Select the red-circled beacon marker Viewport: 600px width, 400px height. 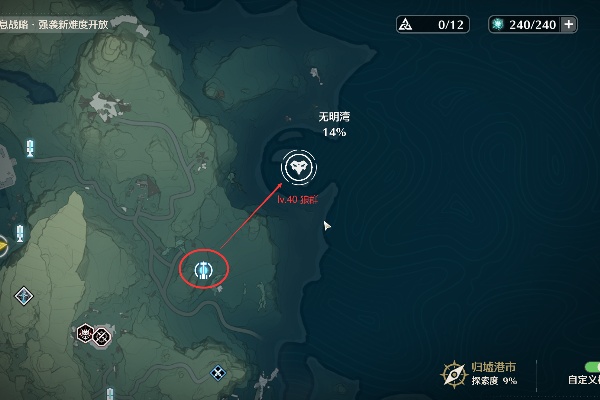[x=204, y=269]
